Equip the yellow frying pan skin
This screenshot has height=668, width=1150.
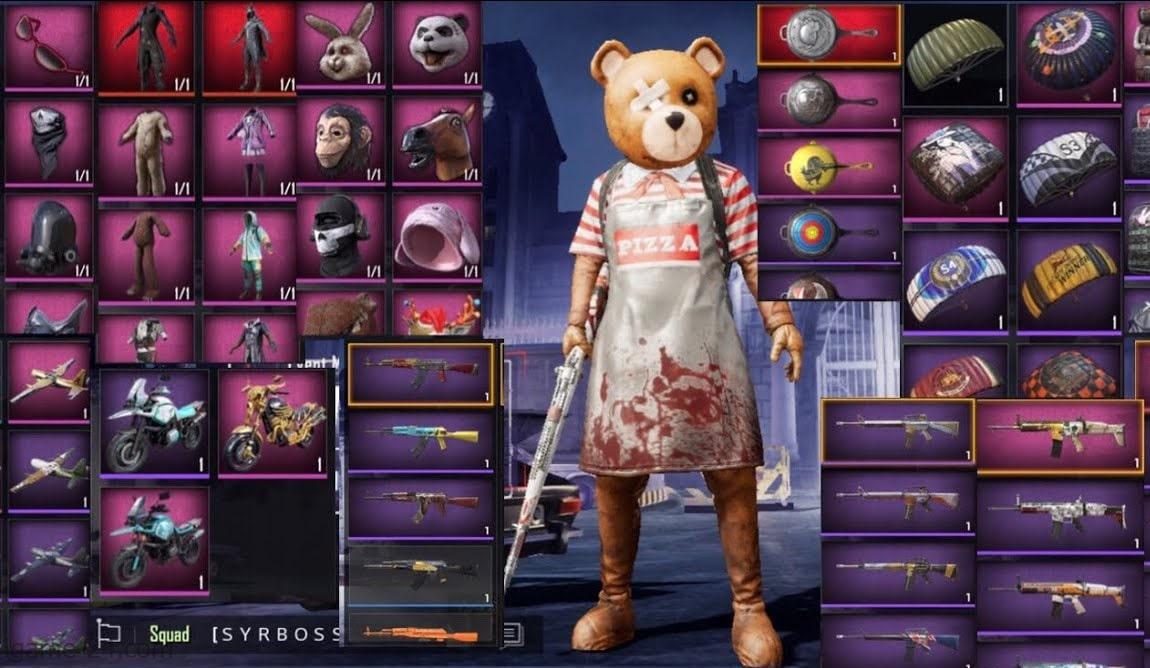(829, 165)
